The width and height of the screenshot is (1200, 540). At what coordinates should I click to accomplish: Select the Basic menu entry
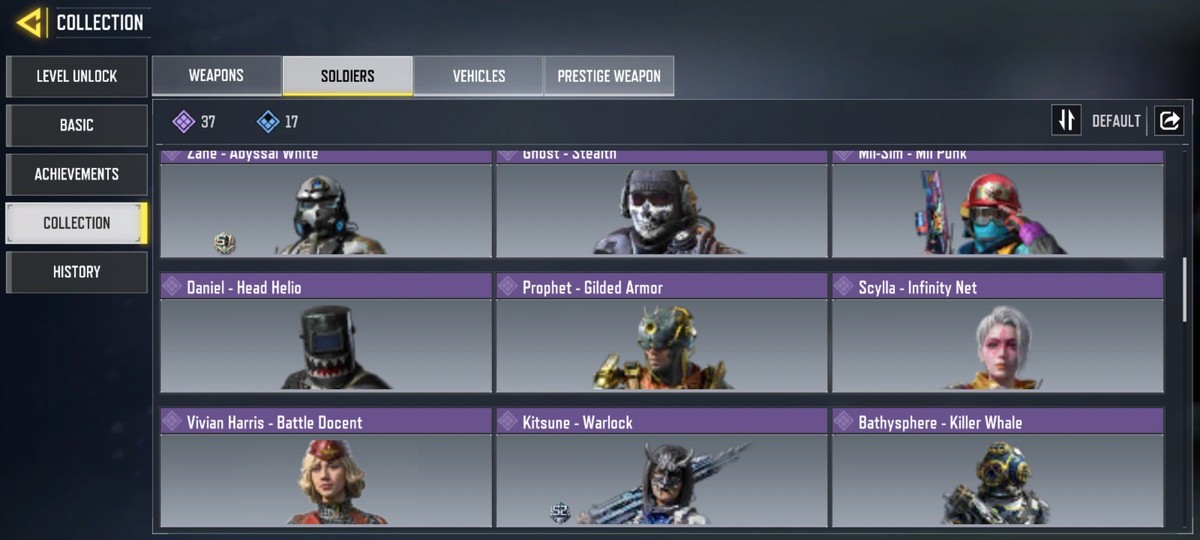coord(77,125)
